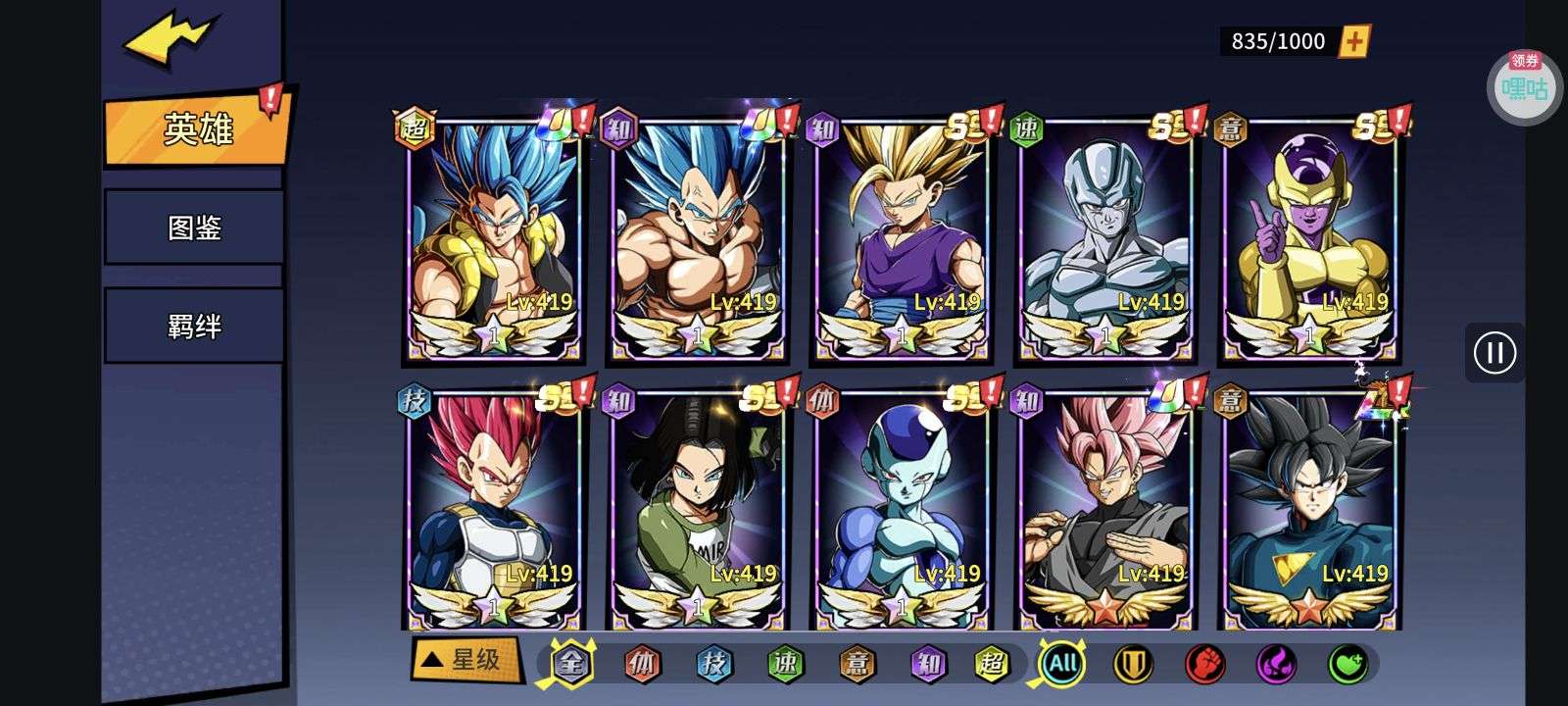This screenshot has height=706, width=1568.
Task: Show only 超 type heroes
Action: 991,665
